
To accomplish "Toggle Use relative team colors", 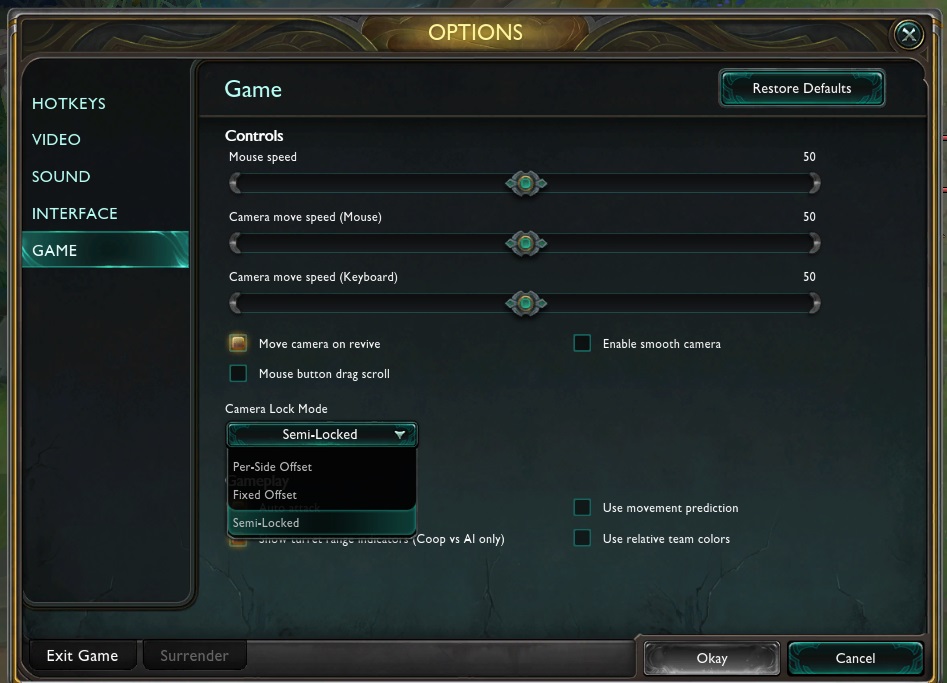I will click(x=582, y=539).
